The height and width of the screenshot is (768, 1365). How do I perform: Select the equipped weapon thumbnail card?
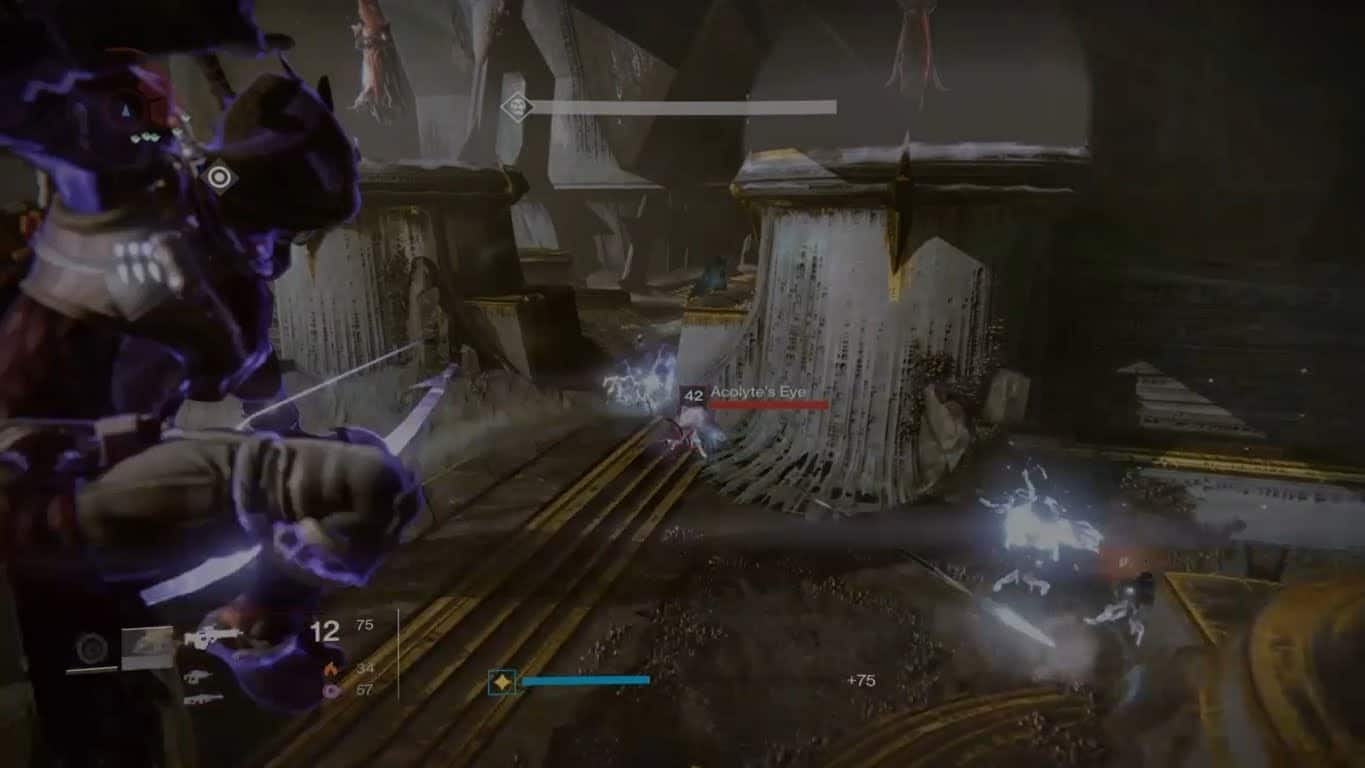point(148,647)
